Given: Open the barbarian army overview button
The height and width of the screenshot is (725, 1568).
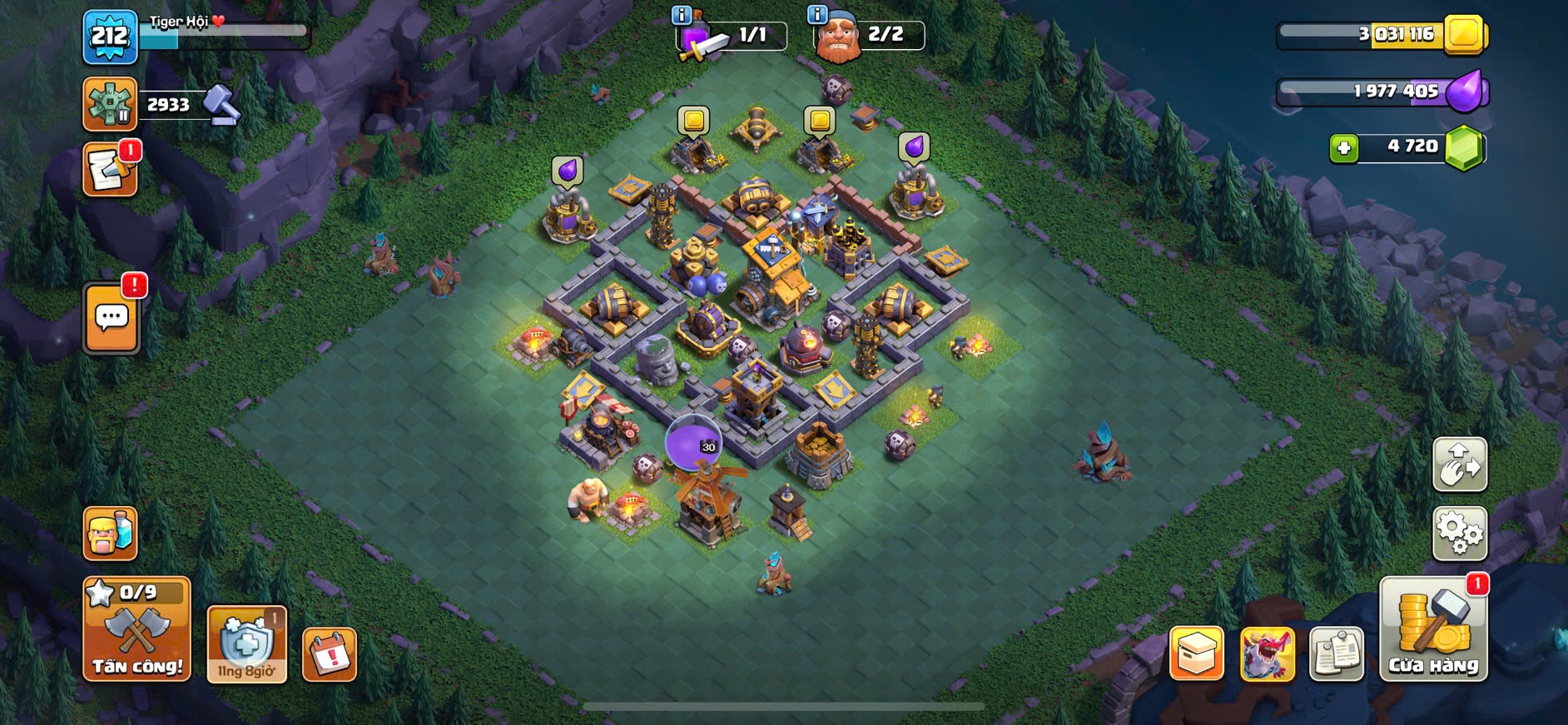Looking at the screenshot, I should pyautogui.click(x=110, y=534).
